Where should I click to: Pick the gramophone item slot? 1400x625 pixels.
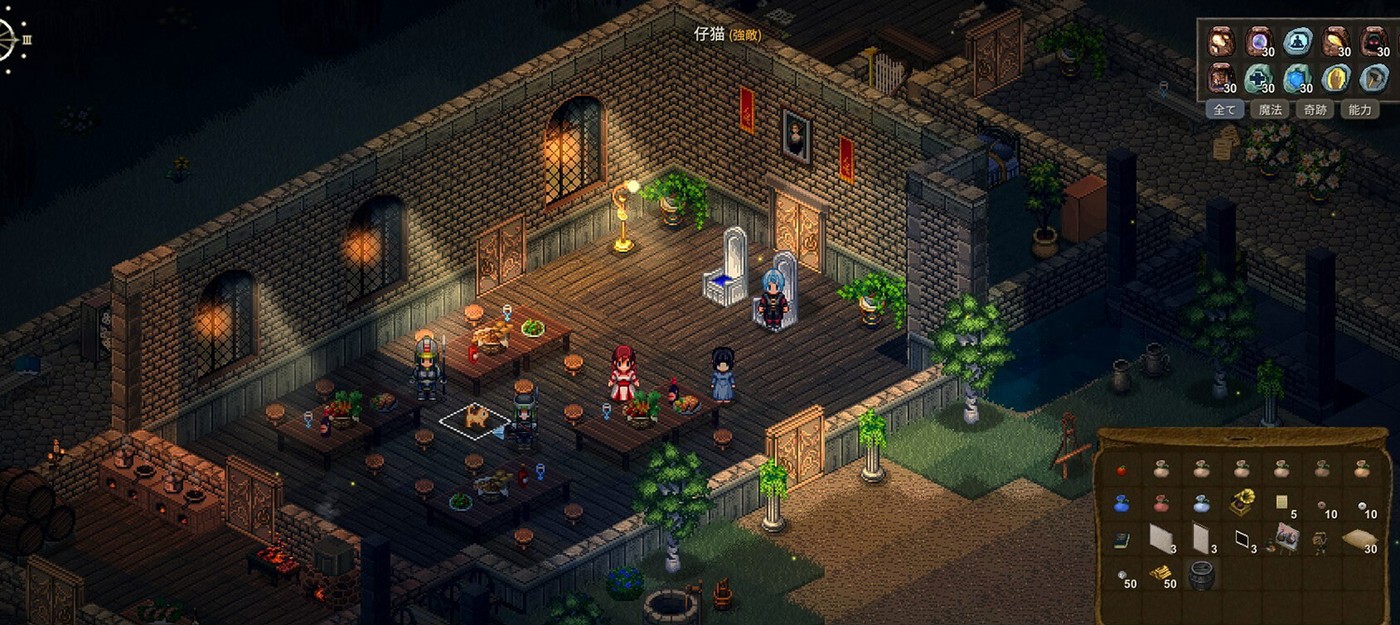(1241, 503)
